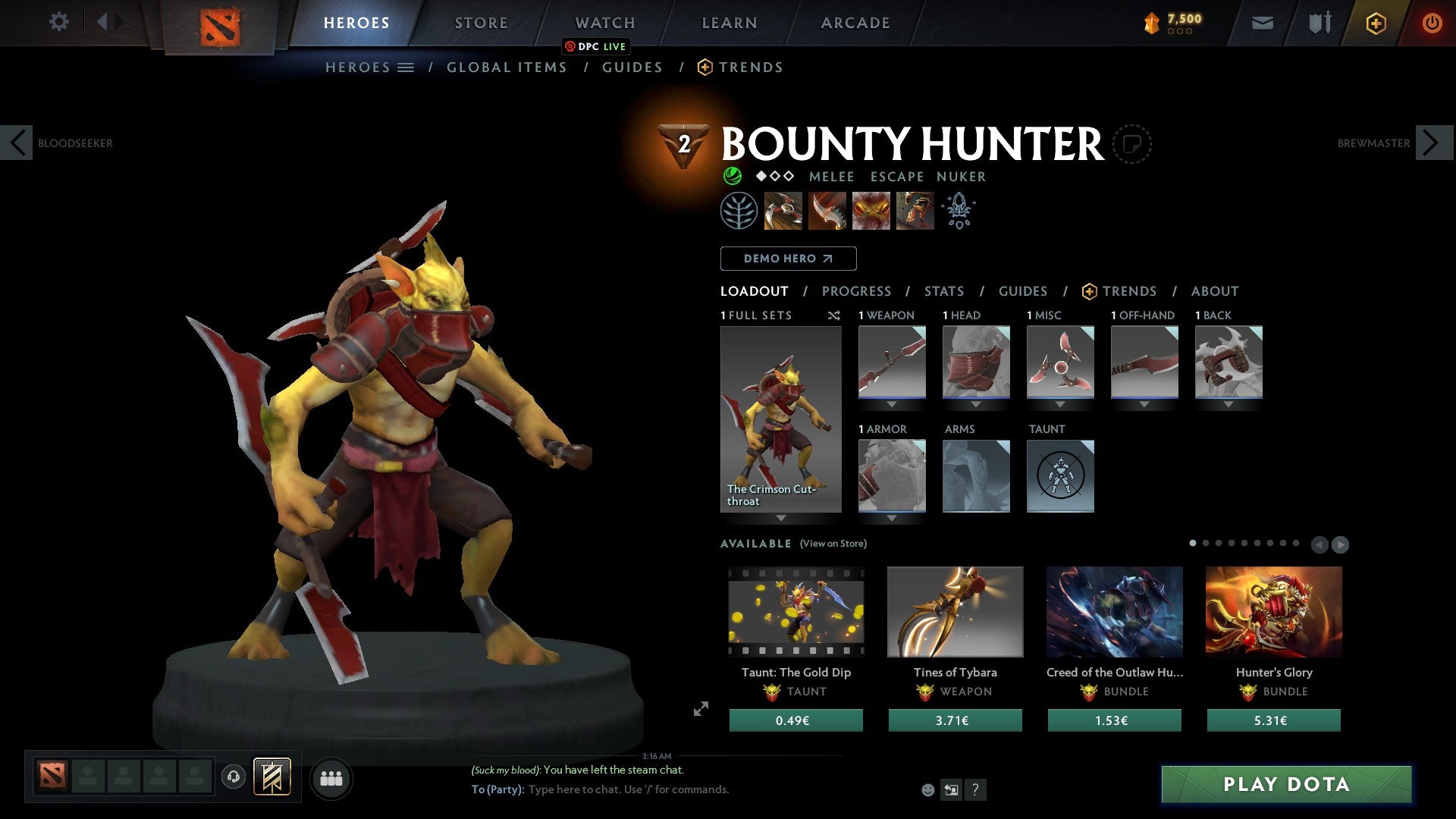Click the power/logout icon top right
Viewport: 1456px width, 819px height.
[1432, 22]
